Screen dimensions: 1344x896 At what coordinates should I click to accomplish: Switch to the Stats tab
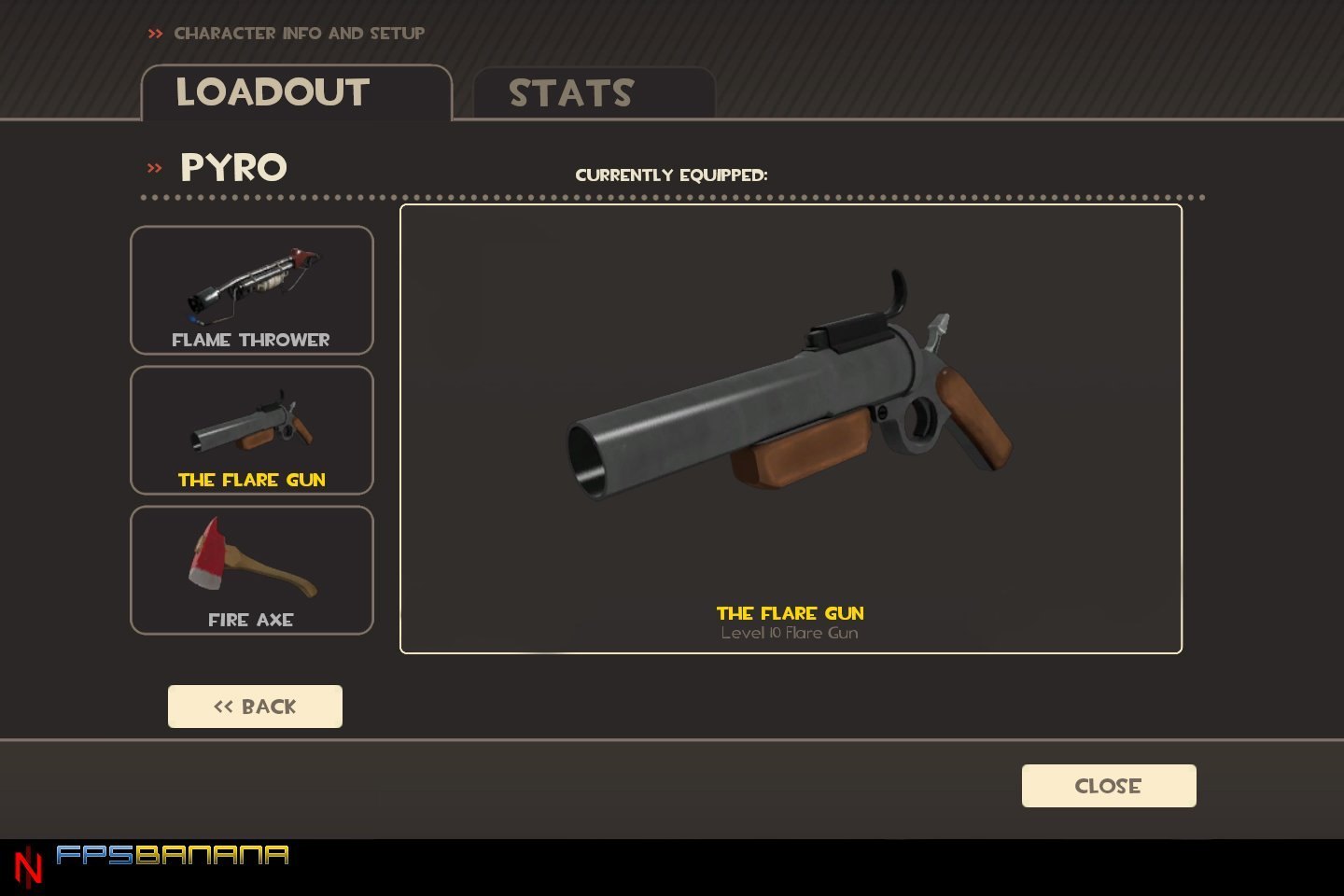pyautogui.click(x=594, y=93)
